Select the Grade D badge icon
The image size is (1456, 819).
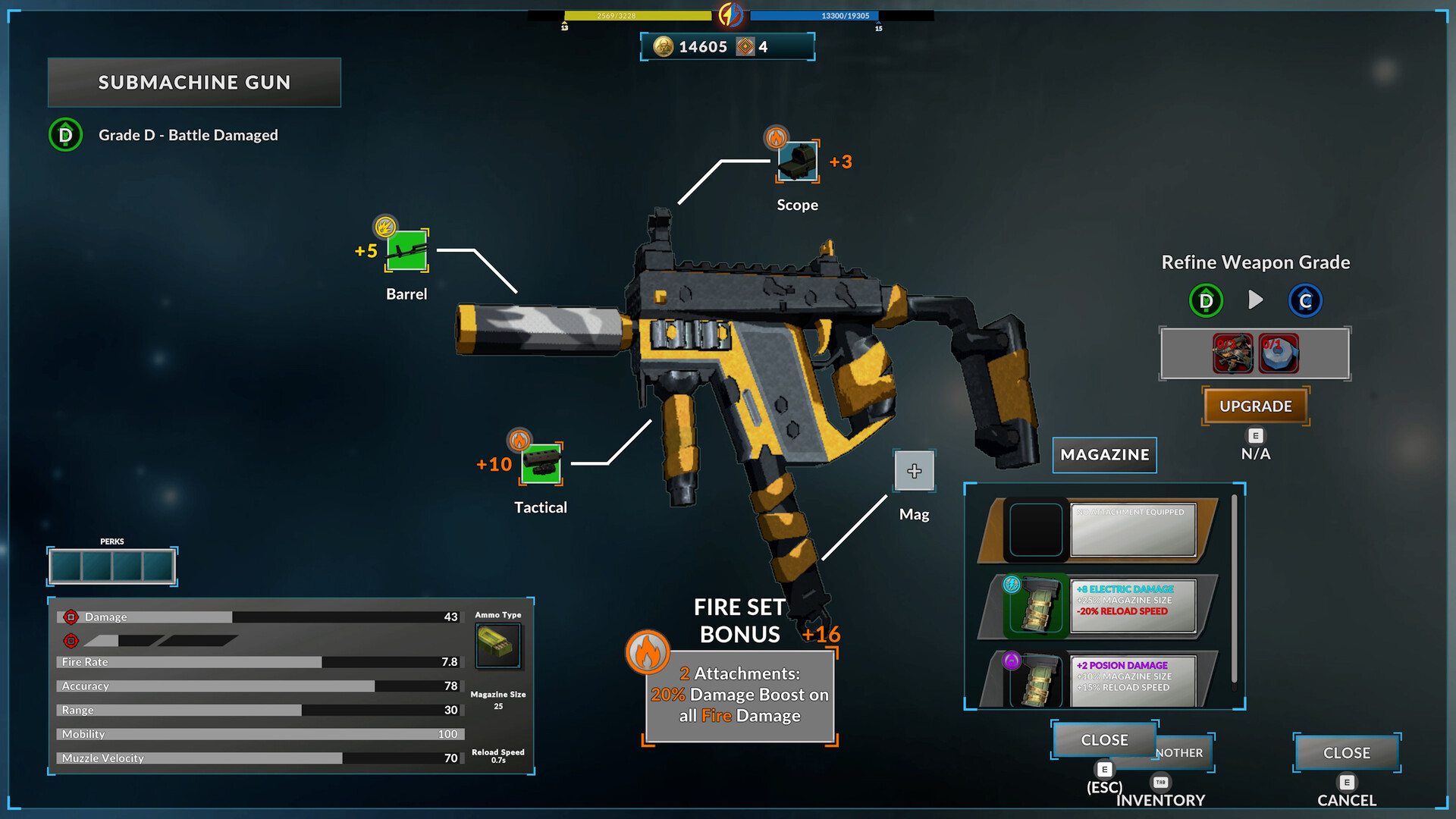coord(64,135)
